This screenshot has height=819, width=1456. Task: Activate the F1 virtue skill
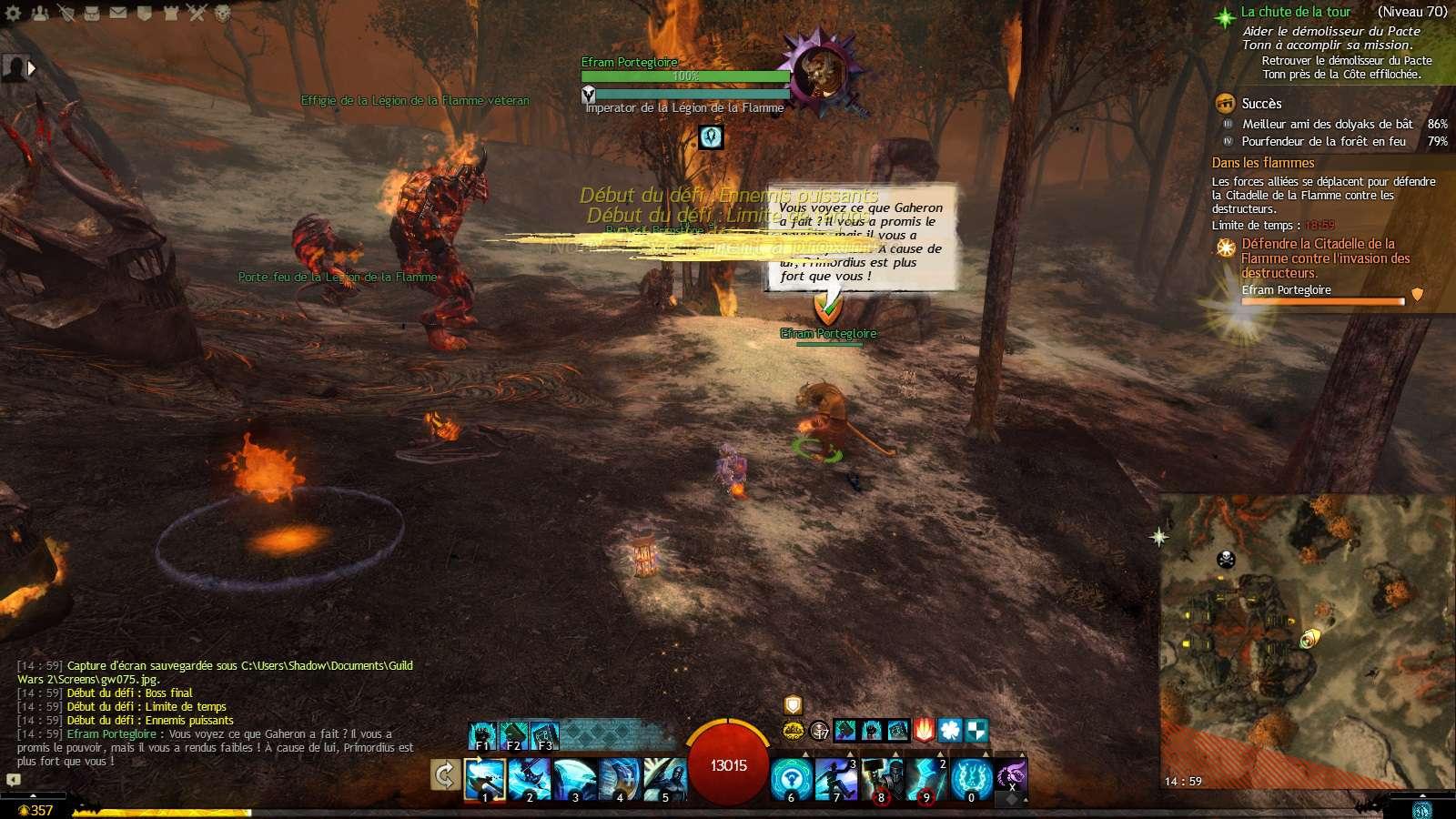pos(482,734)
